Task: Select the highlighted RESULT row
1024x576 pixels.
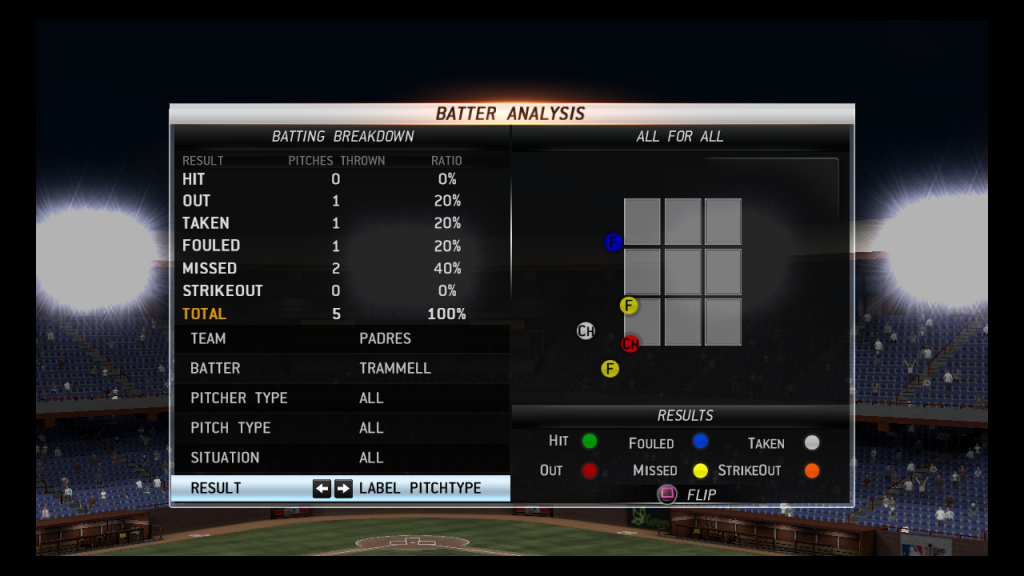Action: coord(340,488)
